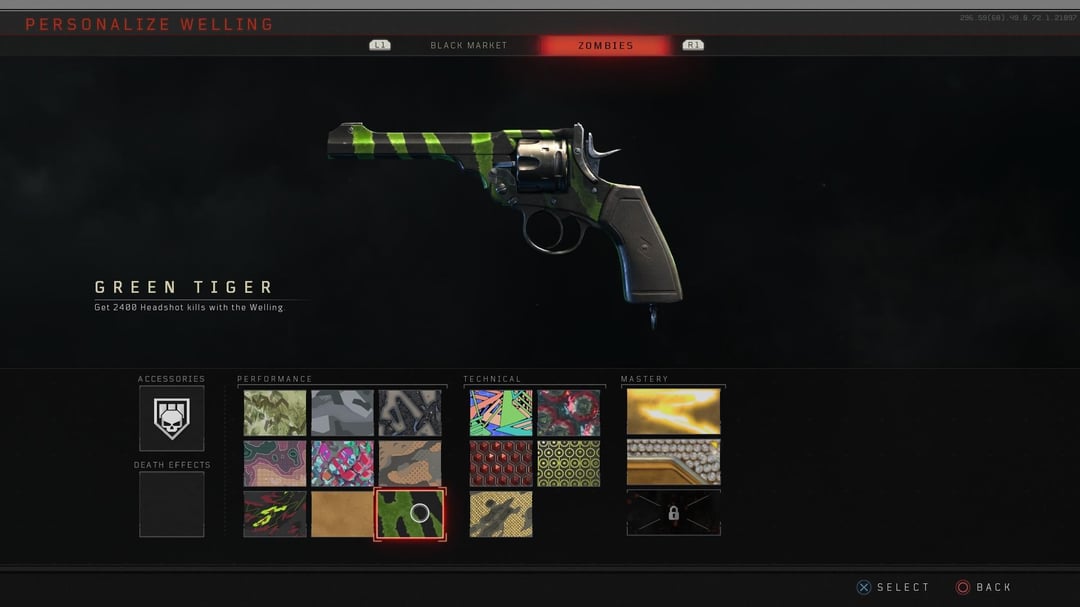The width and height of the screenshot is (1080, 607).
Task: Select the gold Mastery camo
Action: 673,411
